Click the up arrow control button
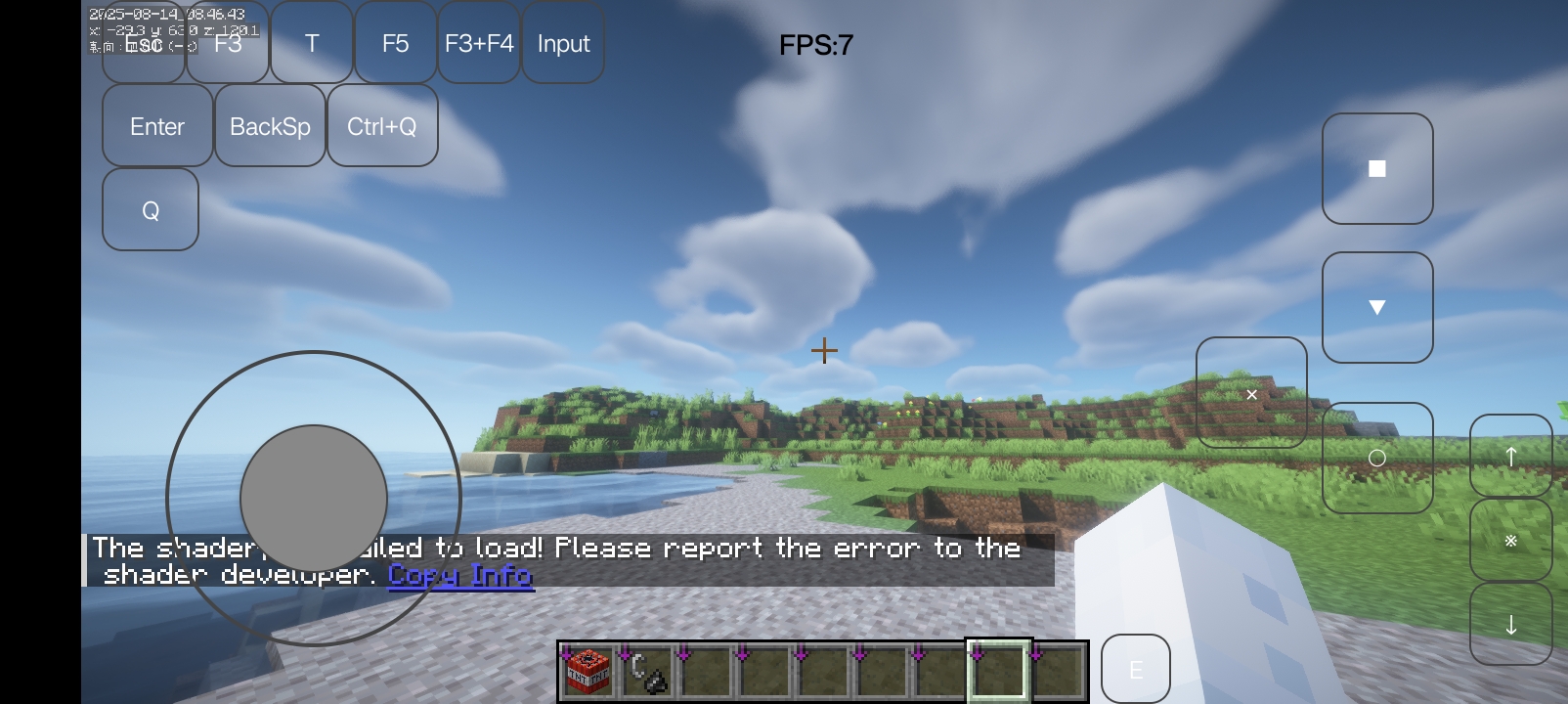 tap(1511, 457)
